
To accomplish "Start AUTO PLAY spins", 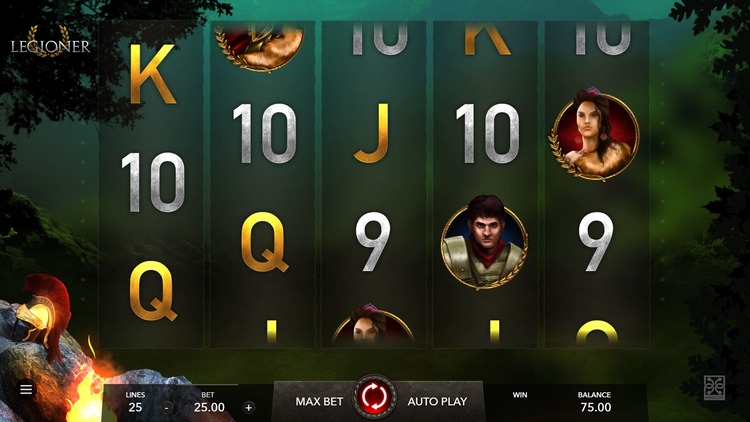I will point(437,401).
